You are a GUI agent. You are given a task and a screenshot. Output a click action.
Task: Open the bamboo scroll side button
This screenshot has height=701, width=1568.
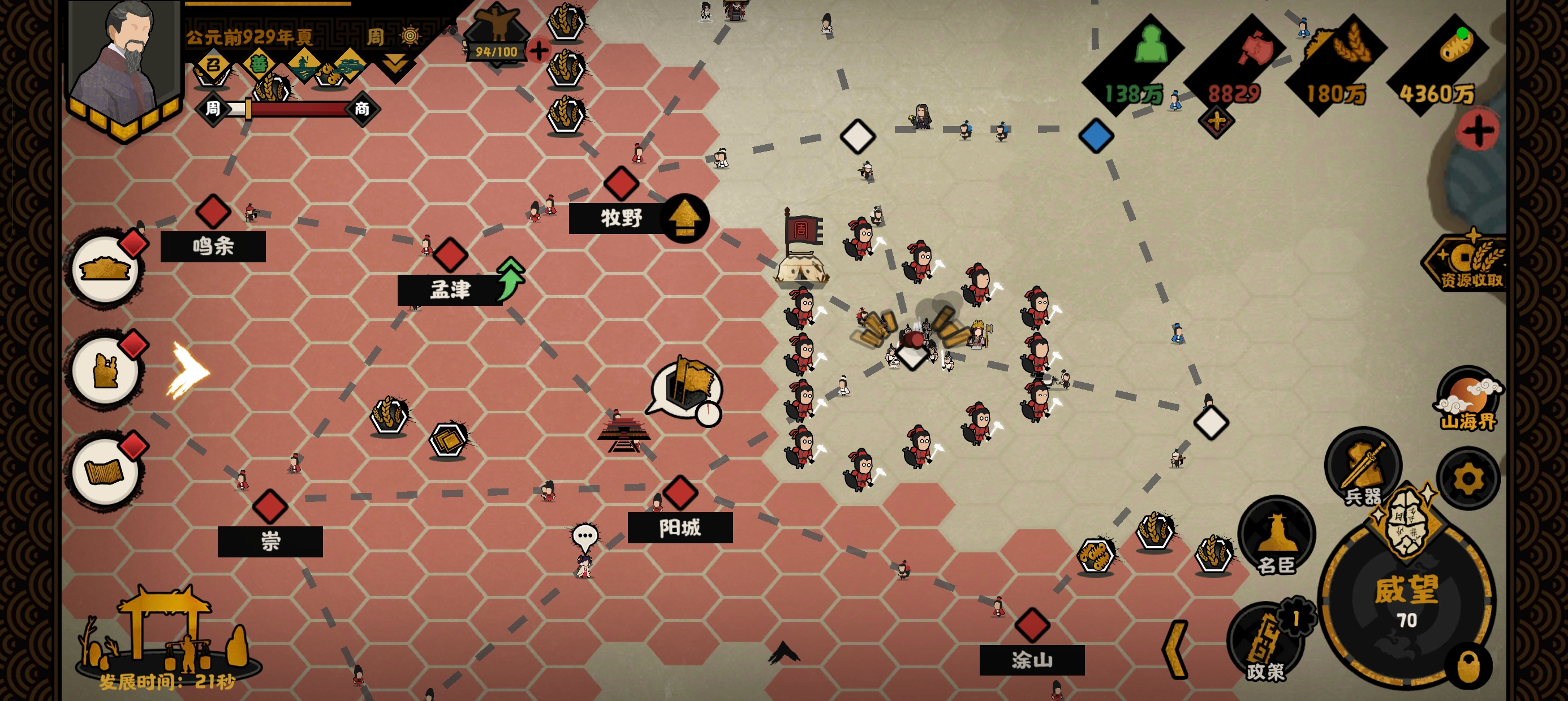click(105, 470)
